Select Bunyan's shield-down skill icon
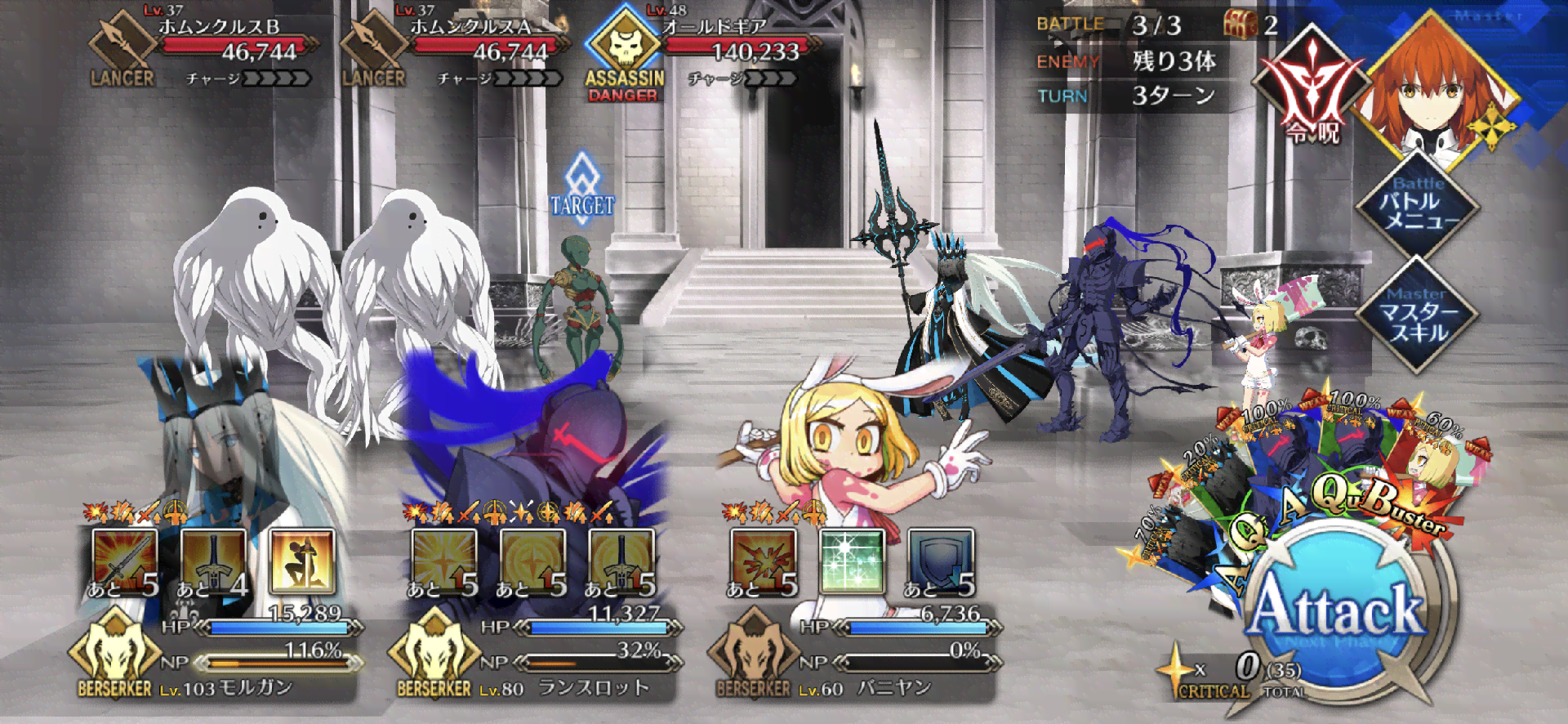The width and height of the screenshot is (1568, 724). 941,561
